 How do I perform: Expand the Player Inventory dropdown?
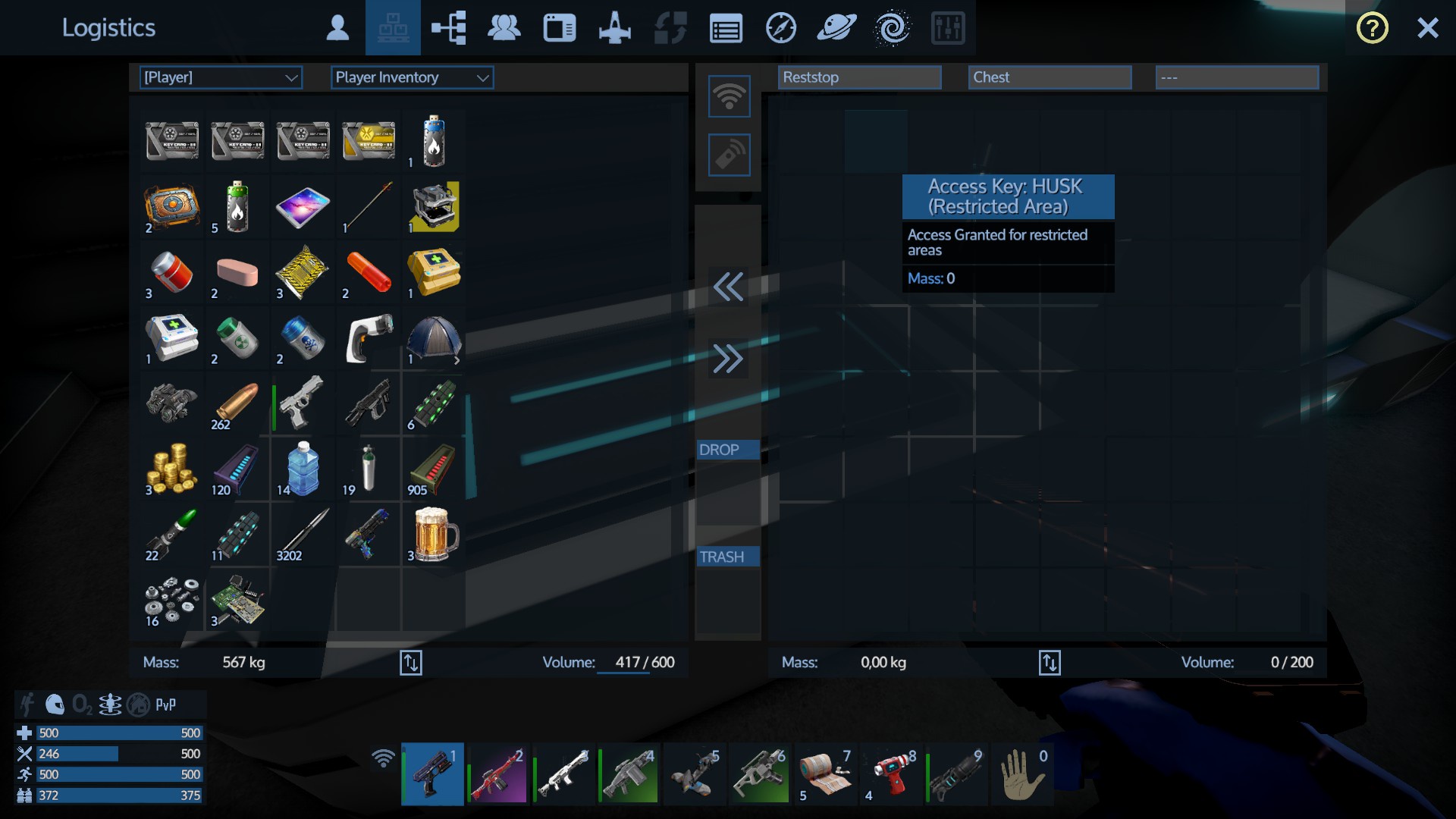click(x=412, y=77)
